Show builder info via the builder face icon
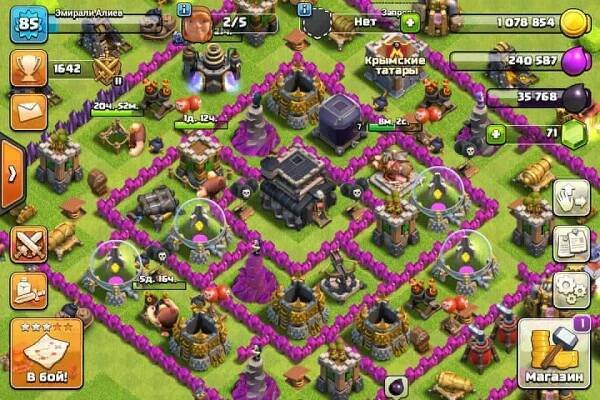 pyautogui.click(x=200, y=24)
